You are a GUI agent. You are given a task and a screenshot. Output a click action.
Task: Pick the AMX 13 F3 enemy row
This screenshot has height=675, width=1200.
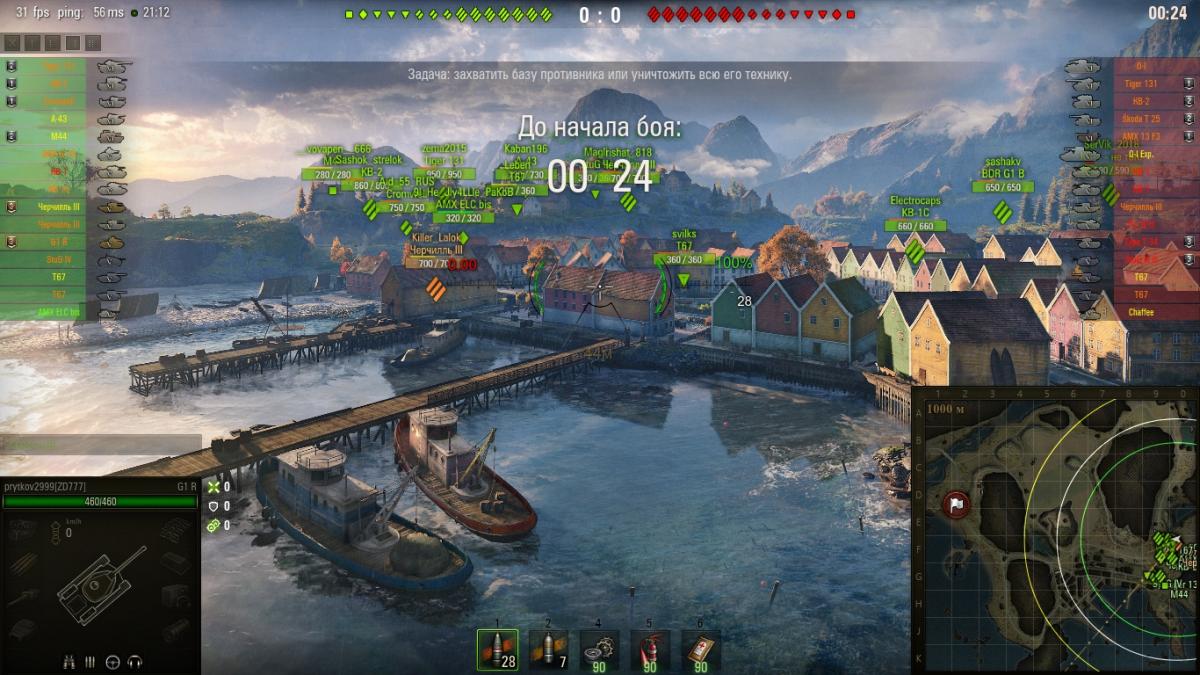click(x=1140, y=136)
